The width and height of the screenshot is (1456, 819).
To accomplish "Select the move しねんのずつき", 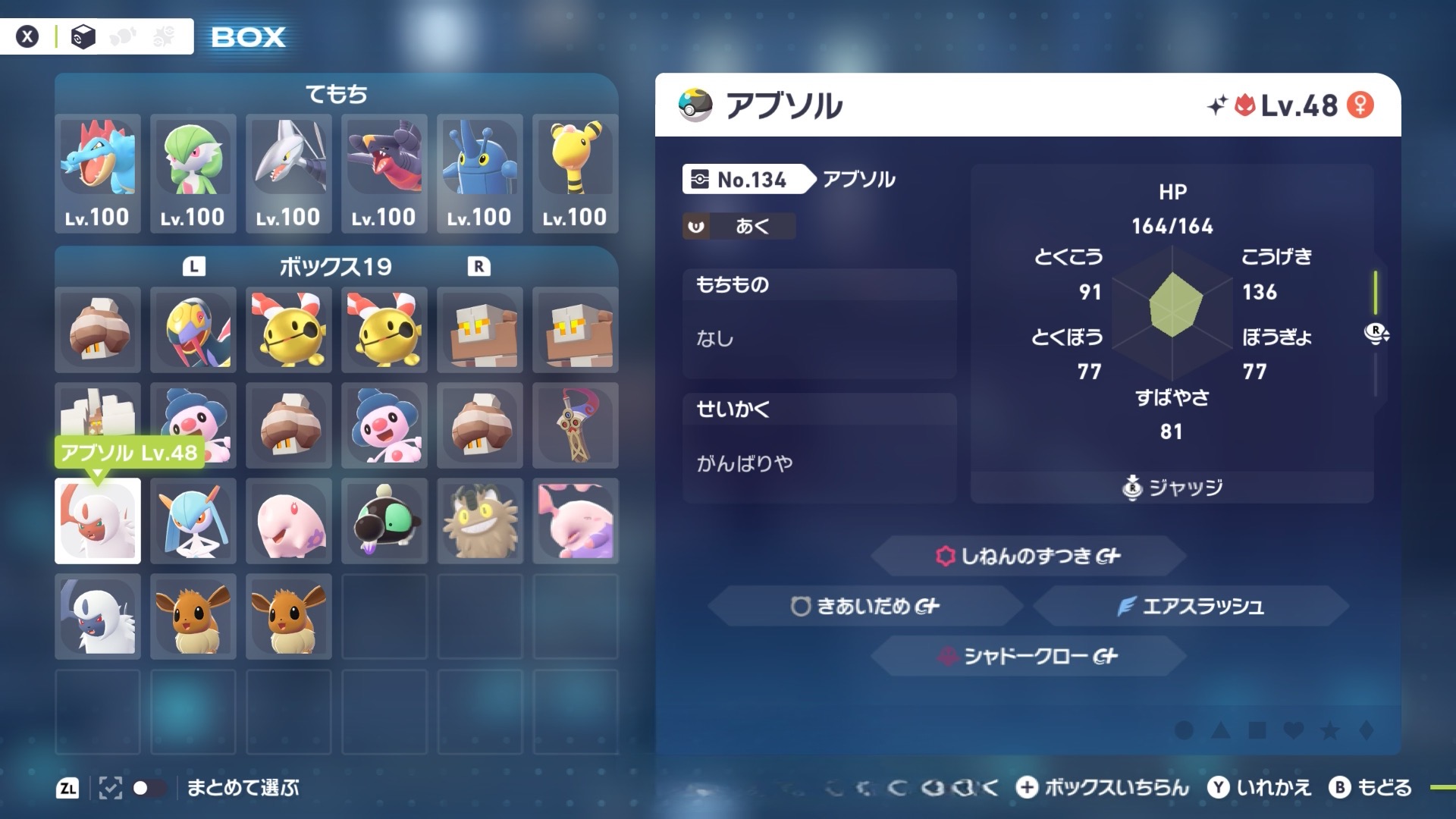I will coord(1028,556).
